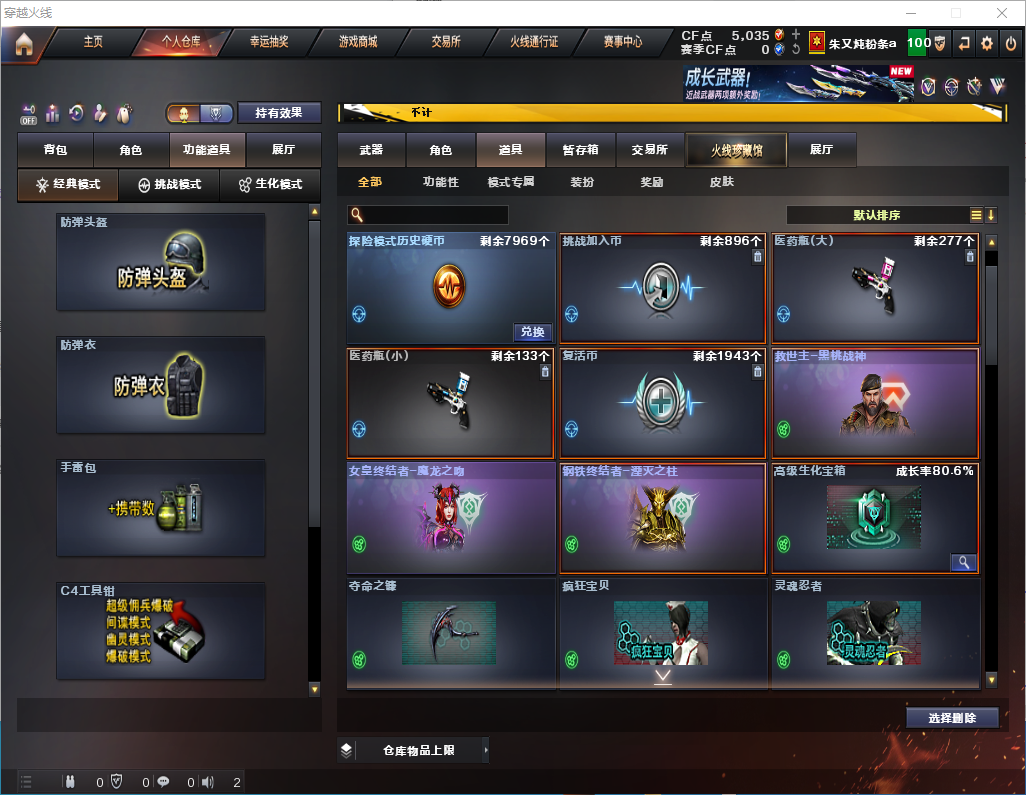Select the 手雷包 grenade pack item
This screenshot has width=1026, height=795.
point(161,508)
